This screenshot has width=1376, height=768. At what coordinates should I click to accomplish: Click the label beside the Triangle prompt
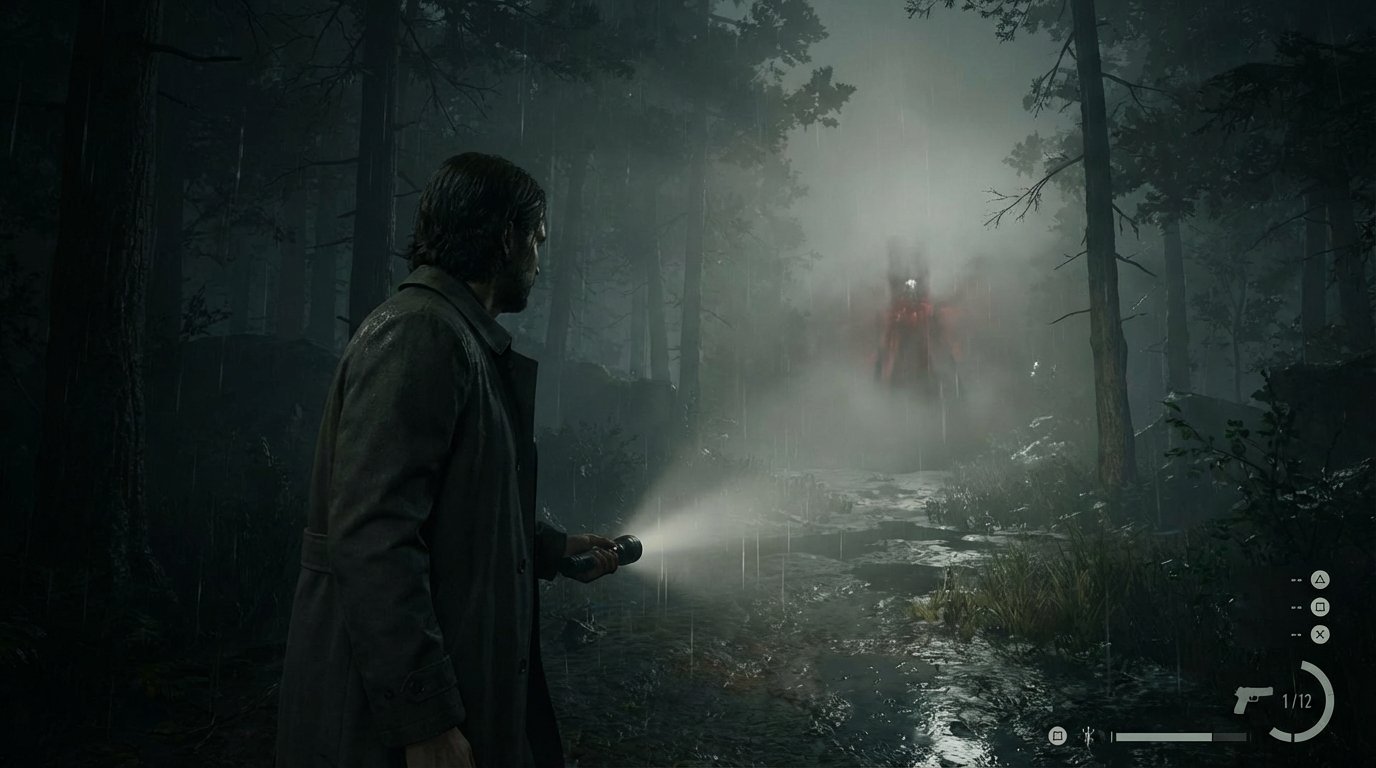(1296, 579)
